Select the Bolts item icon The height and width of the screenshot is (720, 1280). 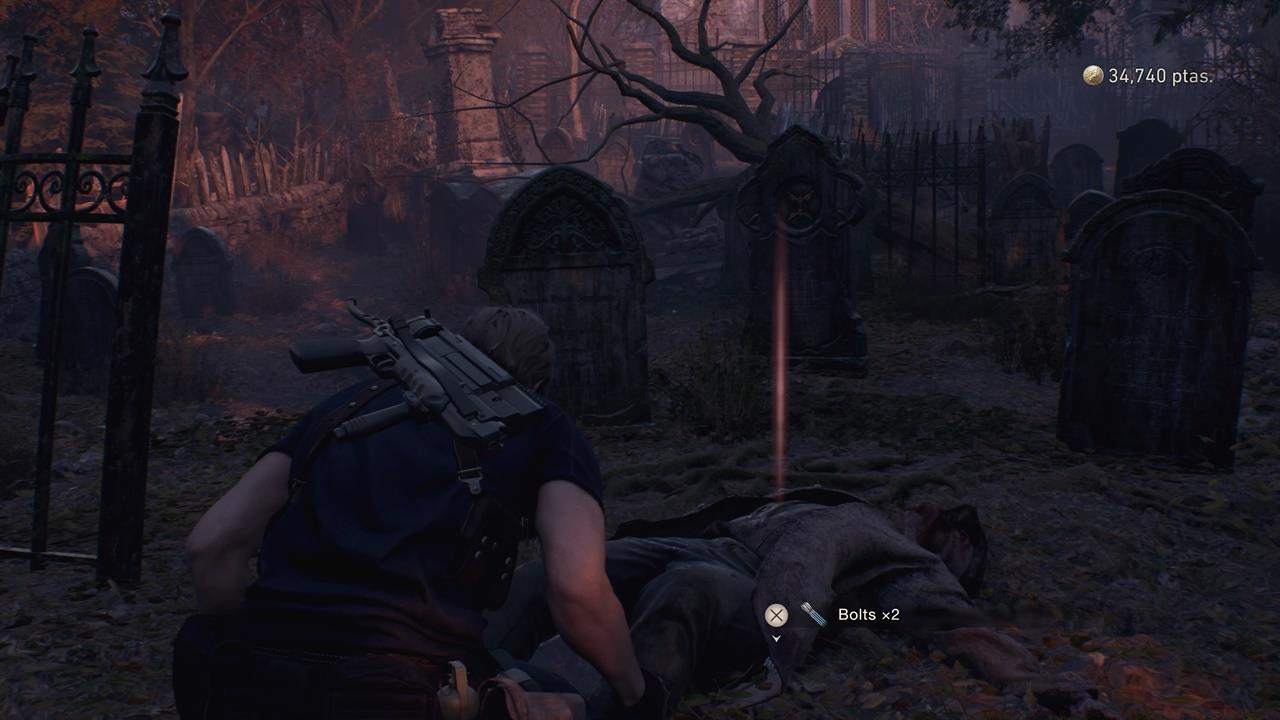(812, 615)
